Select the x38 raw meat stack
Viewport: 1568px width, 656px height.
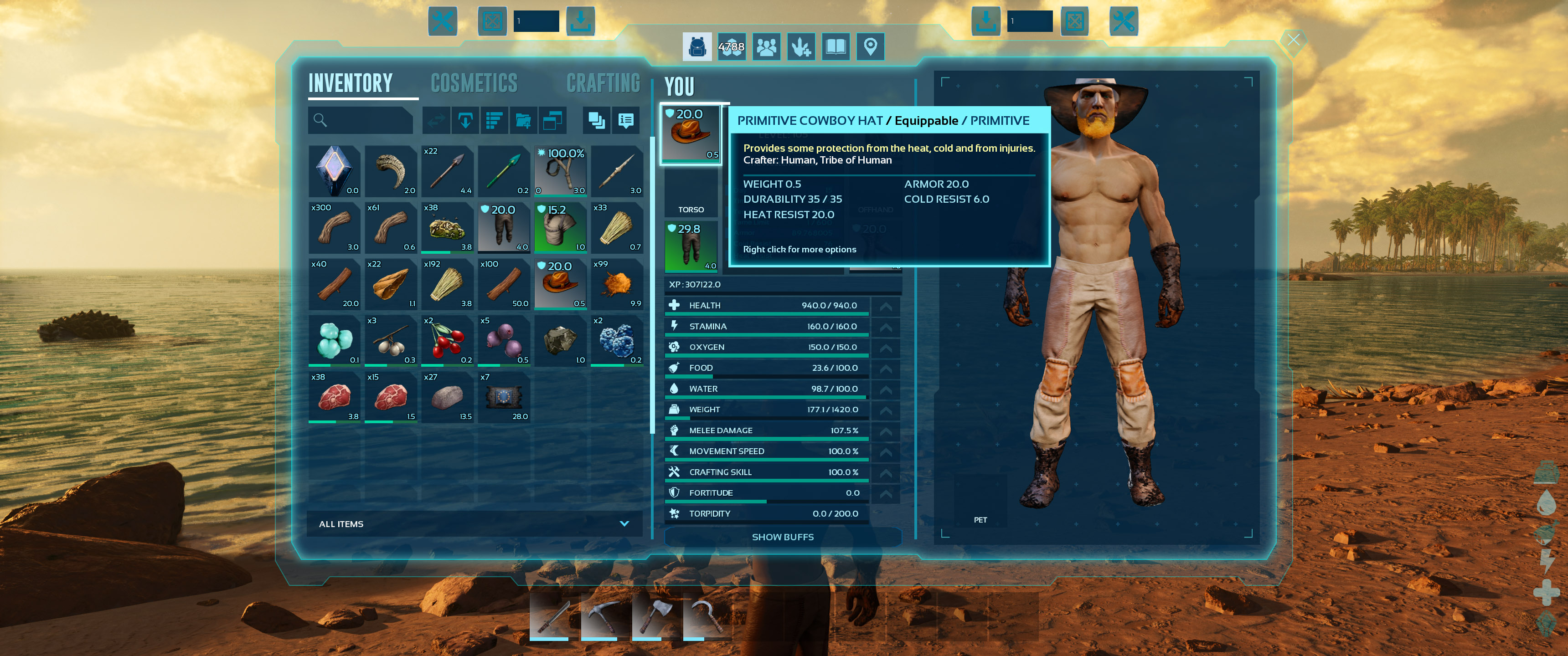tap(334, 397)
